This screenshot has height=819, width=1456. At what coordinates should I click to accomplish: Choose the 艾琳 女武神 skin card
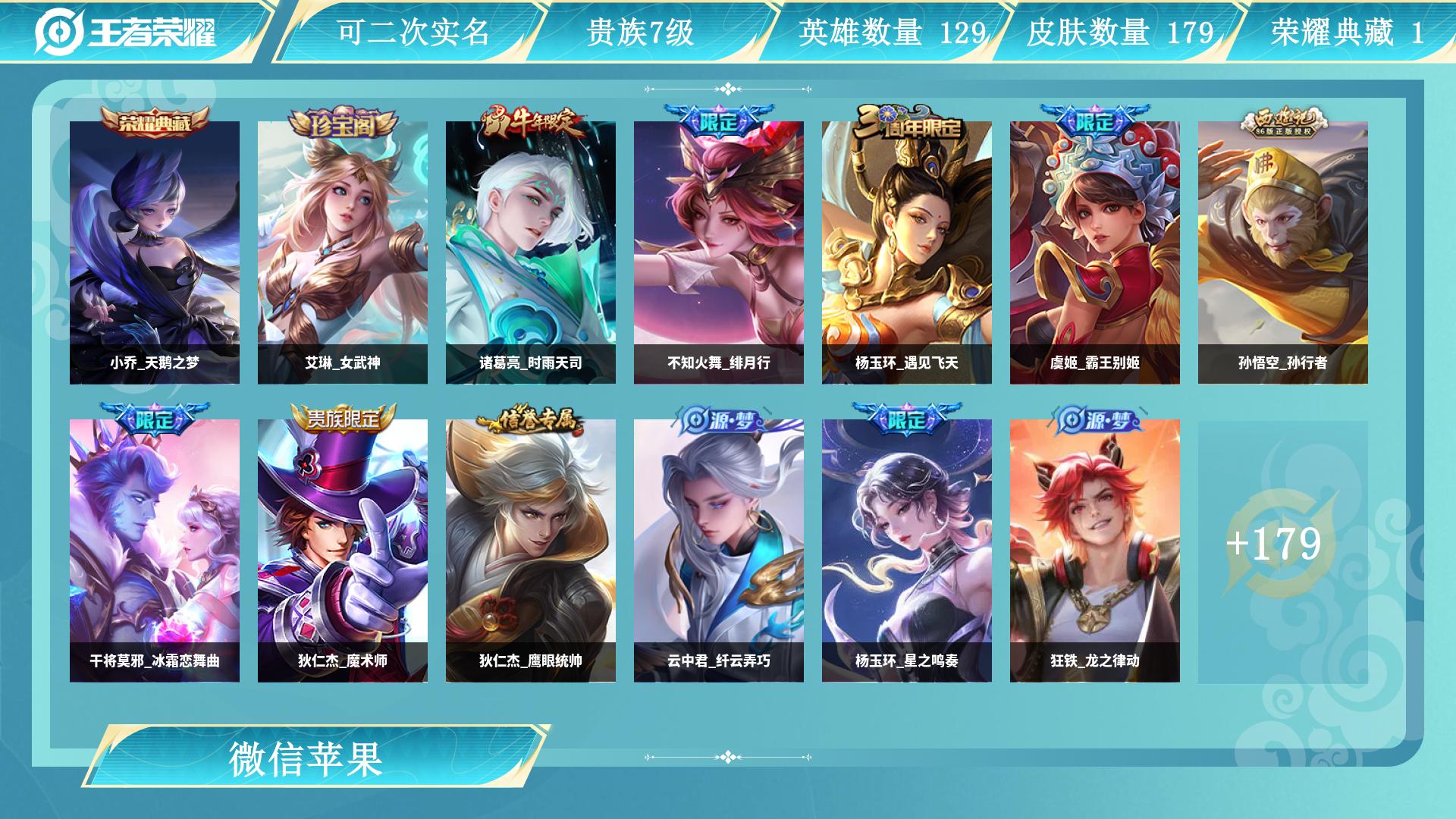tap(343, 253)
